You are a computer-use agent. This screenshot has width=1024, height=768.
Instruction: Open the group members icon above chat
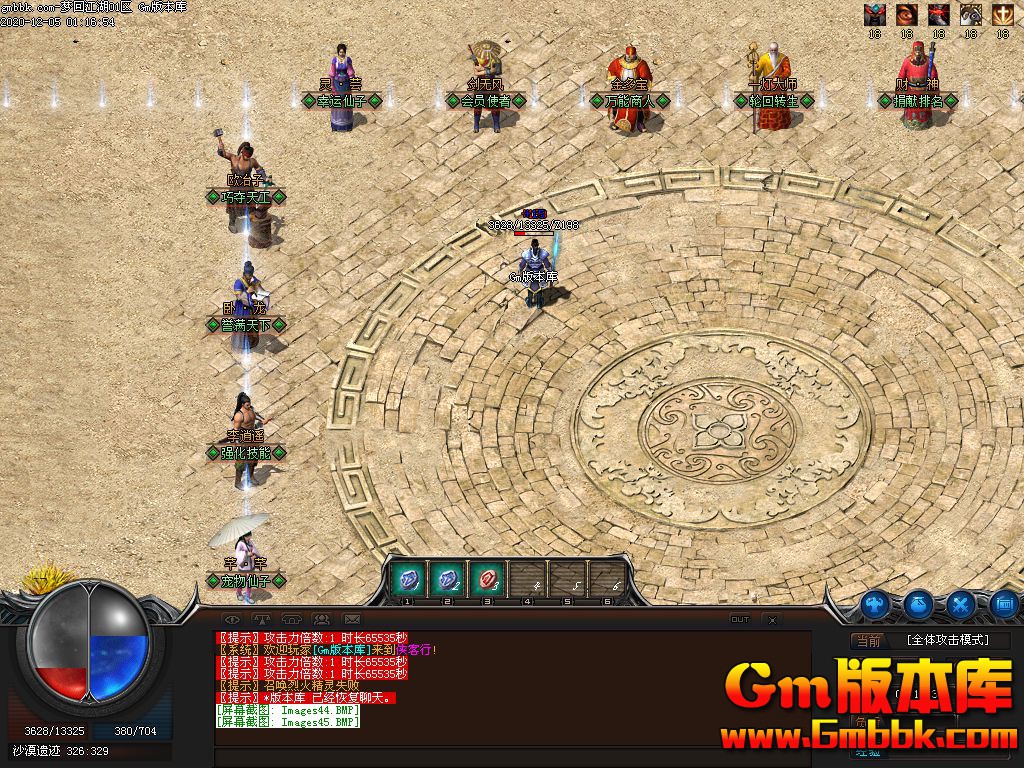point(322,619)
